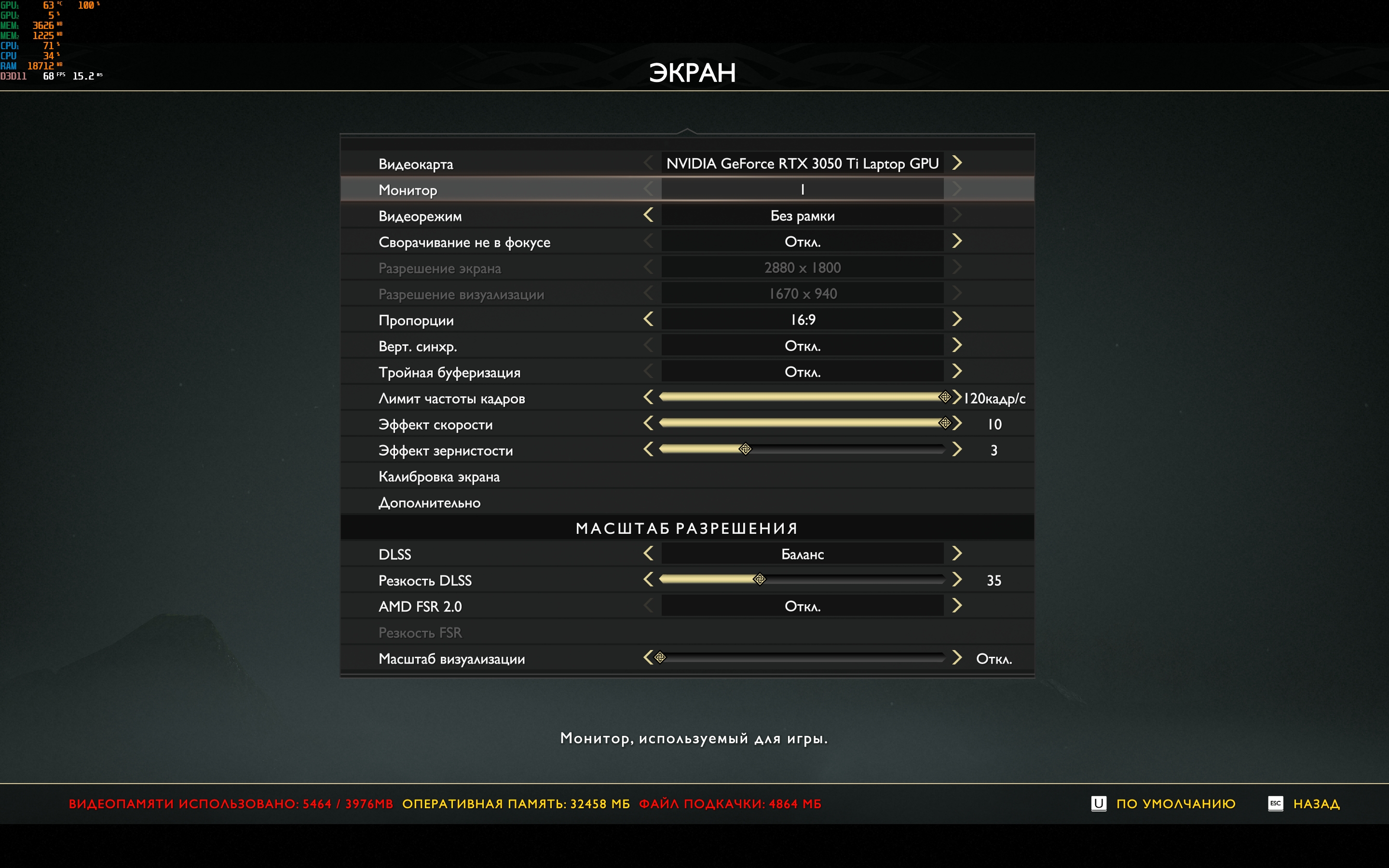Turn on AMD FSR 2.0 with right arrow

[x=956, y=606]
